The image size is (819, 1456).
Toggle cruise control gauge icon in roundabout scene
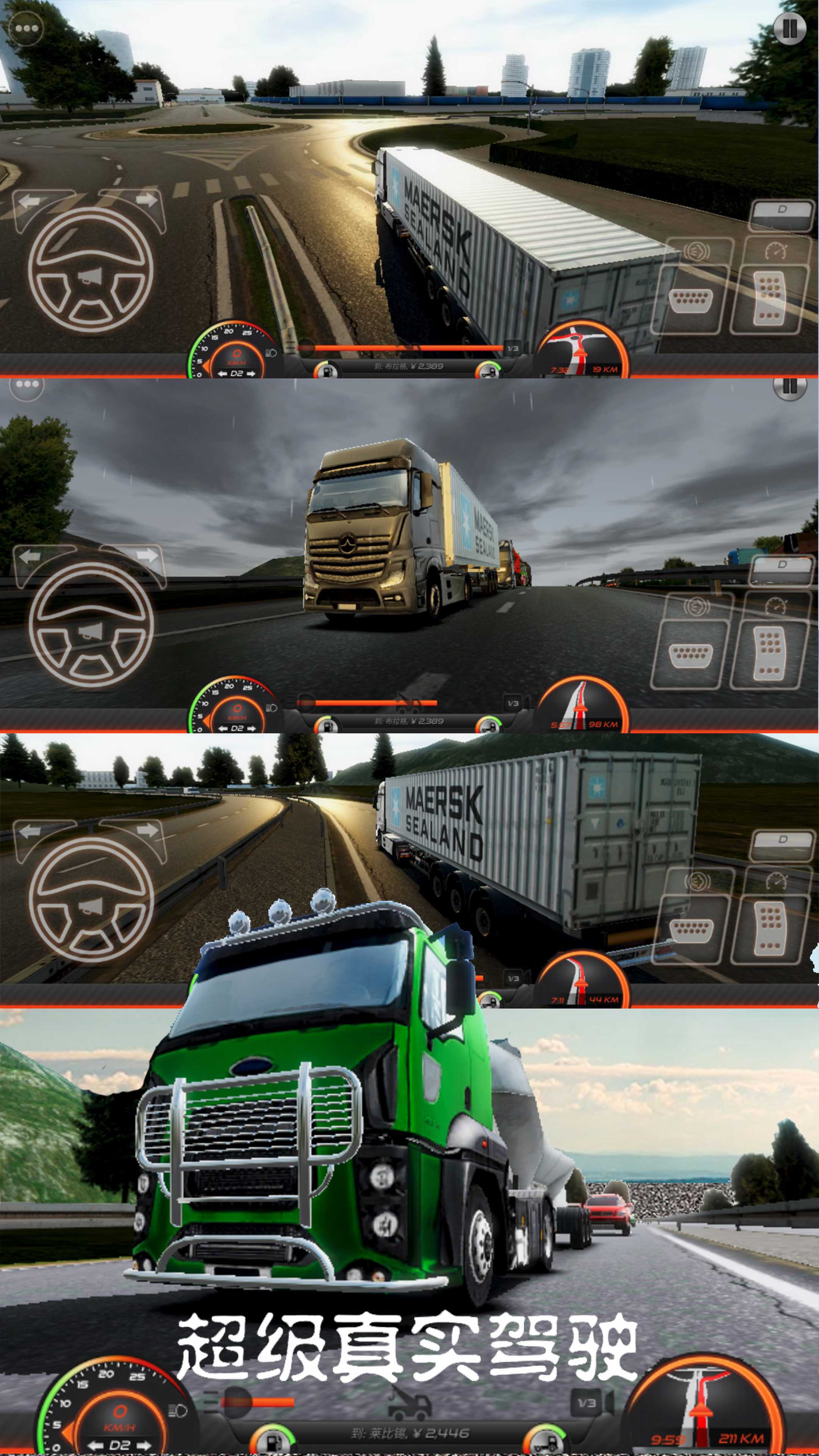point(775,249)
